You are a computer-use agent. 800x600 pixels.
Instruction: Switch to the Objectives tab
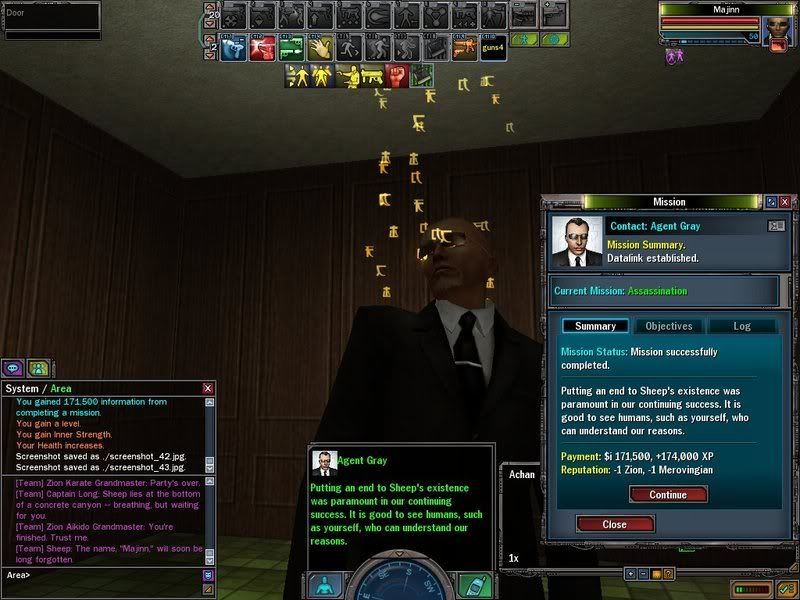669,326
